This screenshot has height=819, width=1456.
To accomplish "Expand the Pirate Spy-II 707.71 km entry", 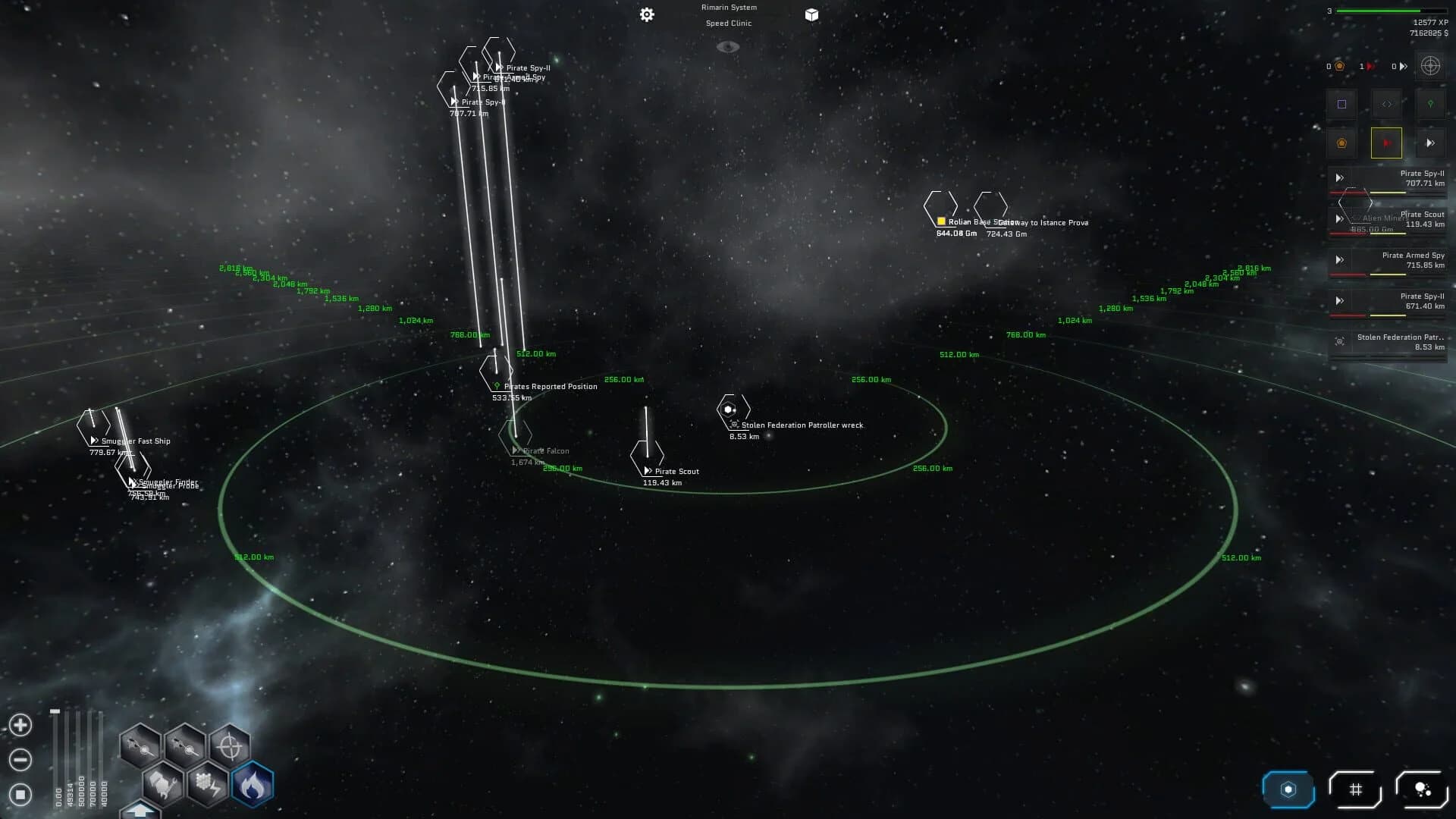I will pyautogui.click(x=1338, y=178).
